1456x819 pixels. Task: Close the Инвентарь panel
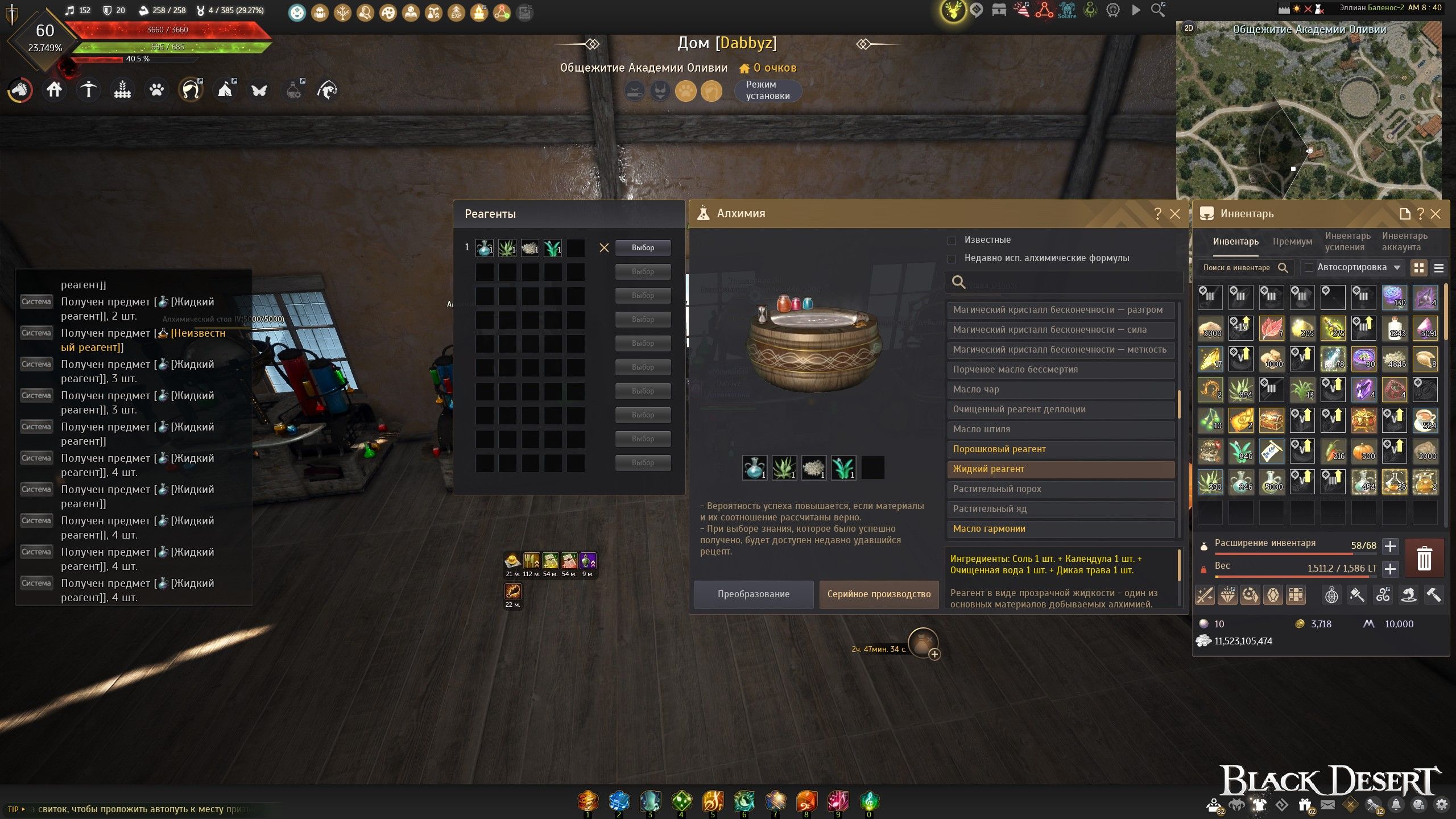[x=1436, y=214]
